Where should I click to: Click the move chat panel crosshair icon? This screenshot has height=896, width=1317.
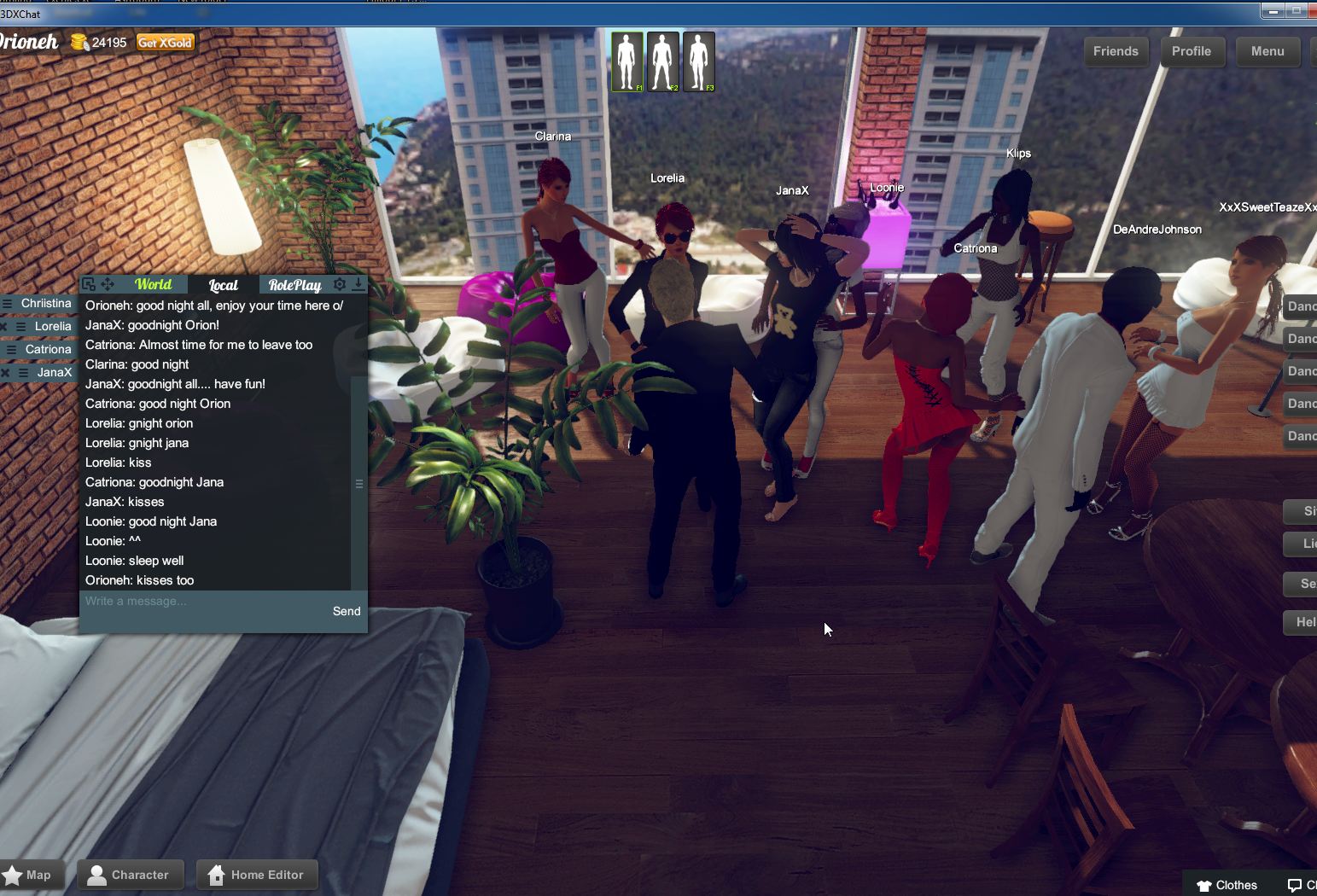click(108, 283)
